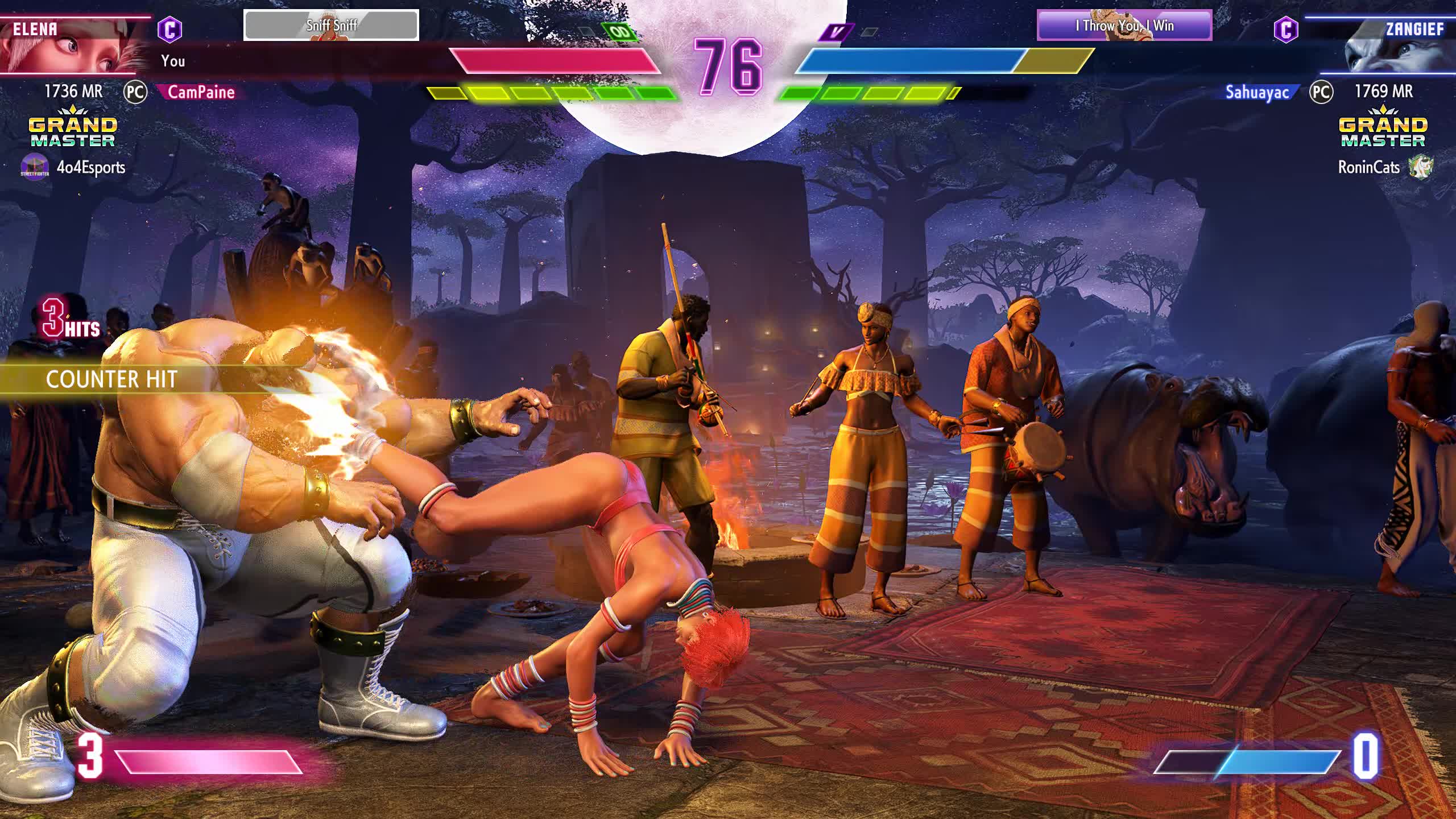This screenshot has width=1456, height=819.
Task: Click the Sahuayac player name tag
Action: 1257,92
